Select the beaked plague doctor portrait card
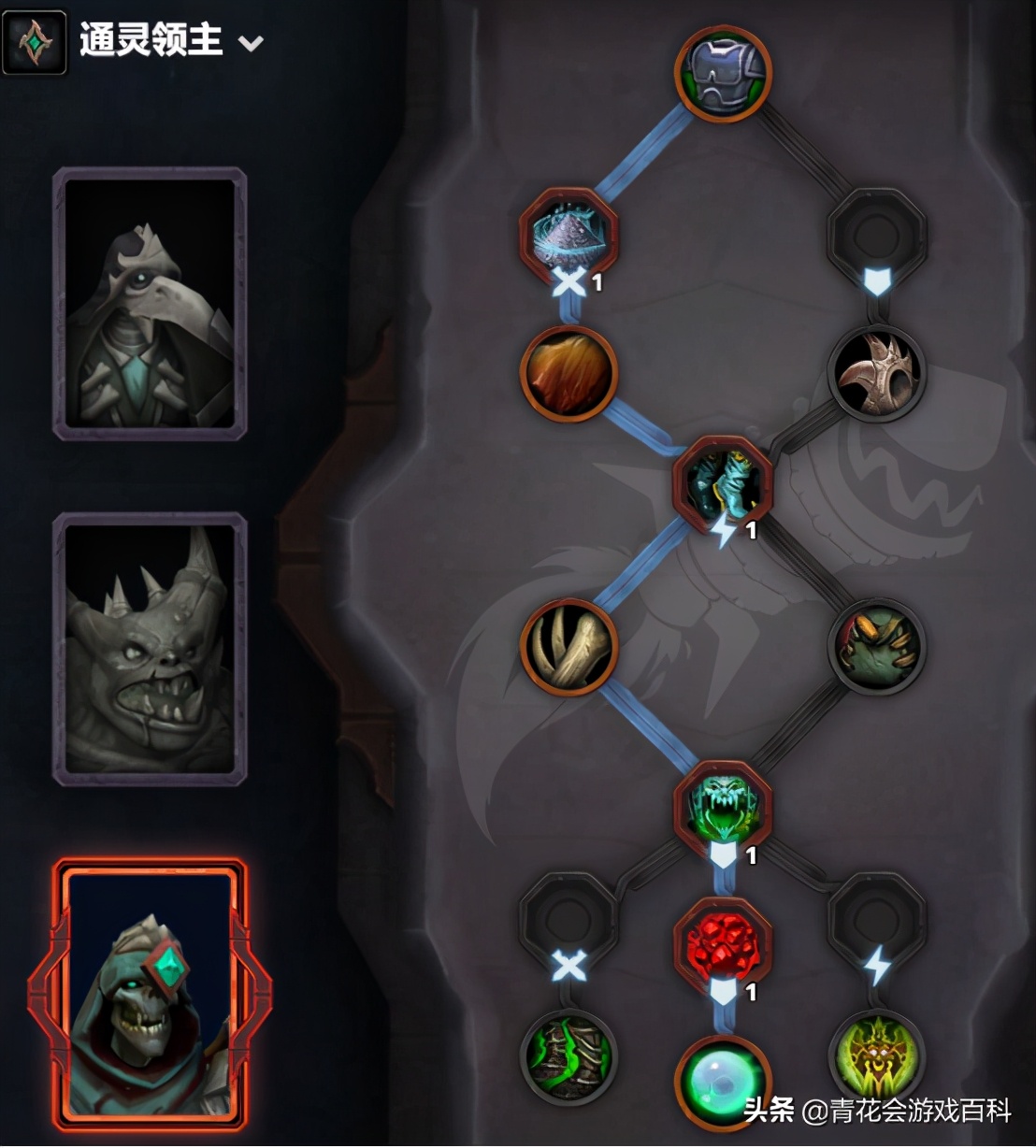1036x1148 pixels. coord(150,303)
